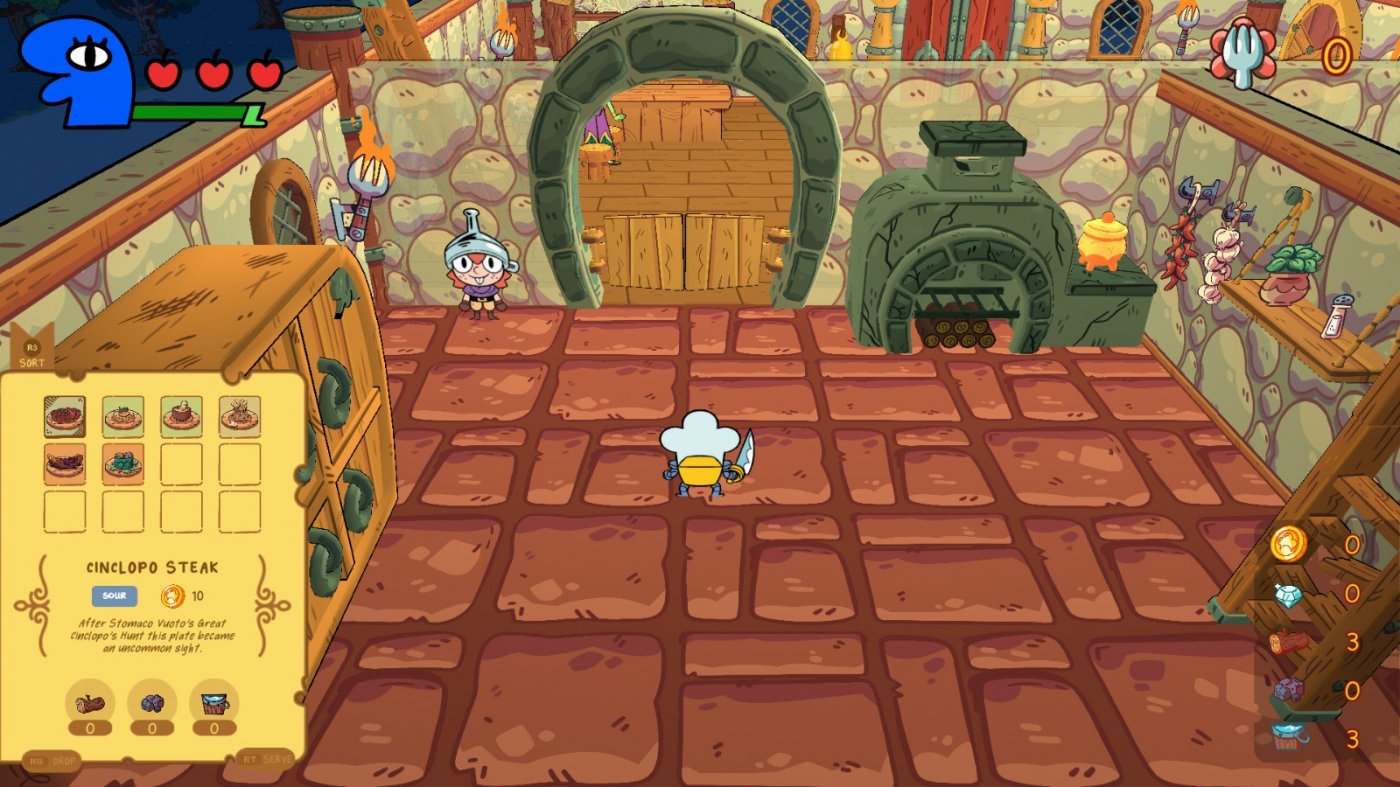Click the coin counter icon on the right ladder
The image size is (1400, 787).
1287,544
